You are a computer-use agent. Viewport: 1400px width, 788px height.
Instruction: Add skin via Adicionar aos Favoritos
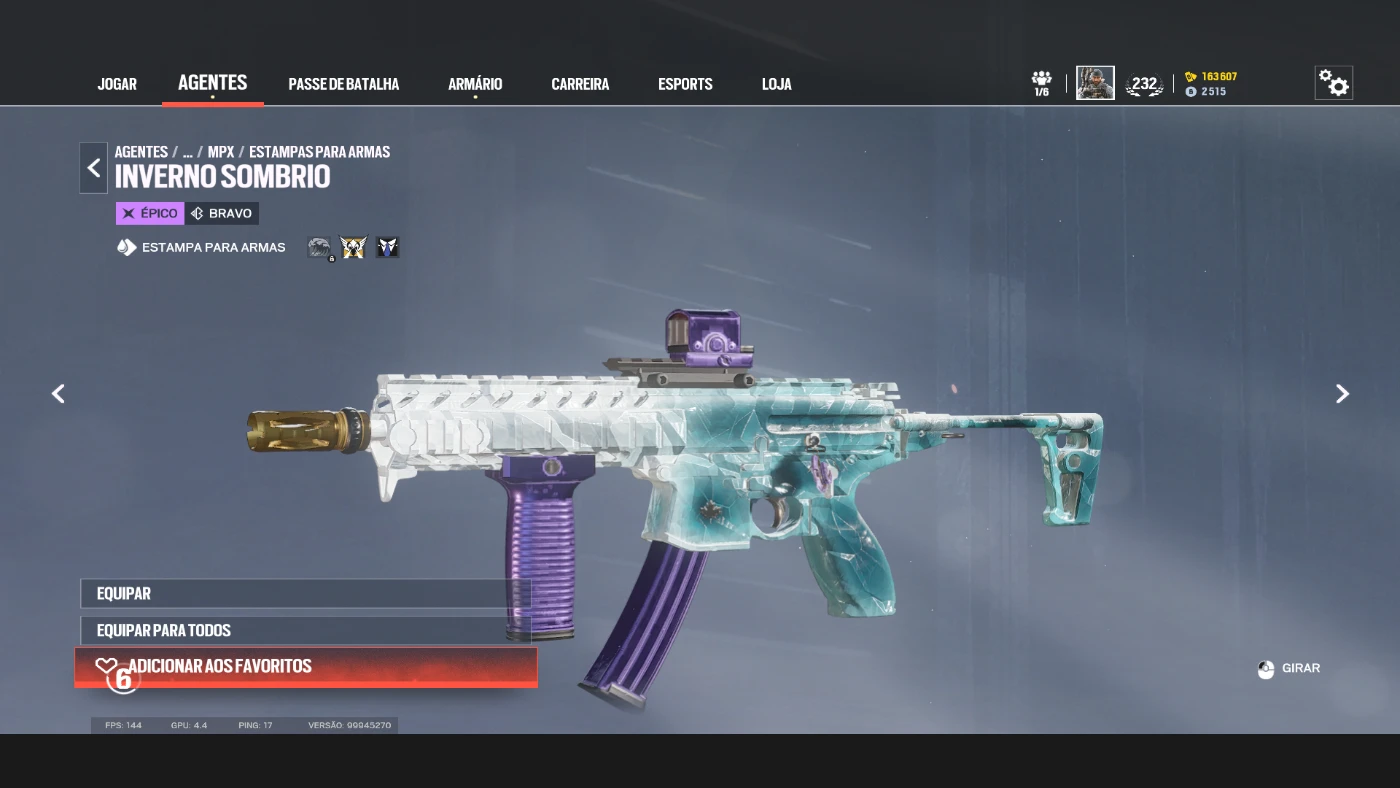305,667
